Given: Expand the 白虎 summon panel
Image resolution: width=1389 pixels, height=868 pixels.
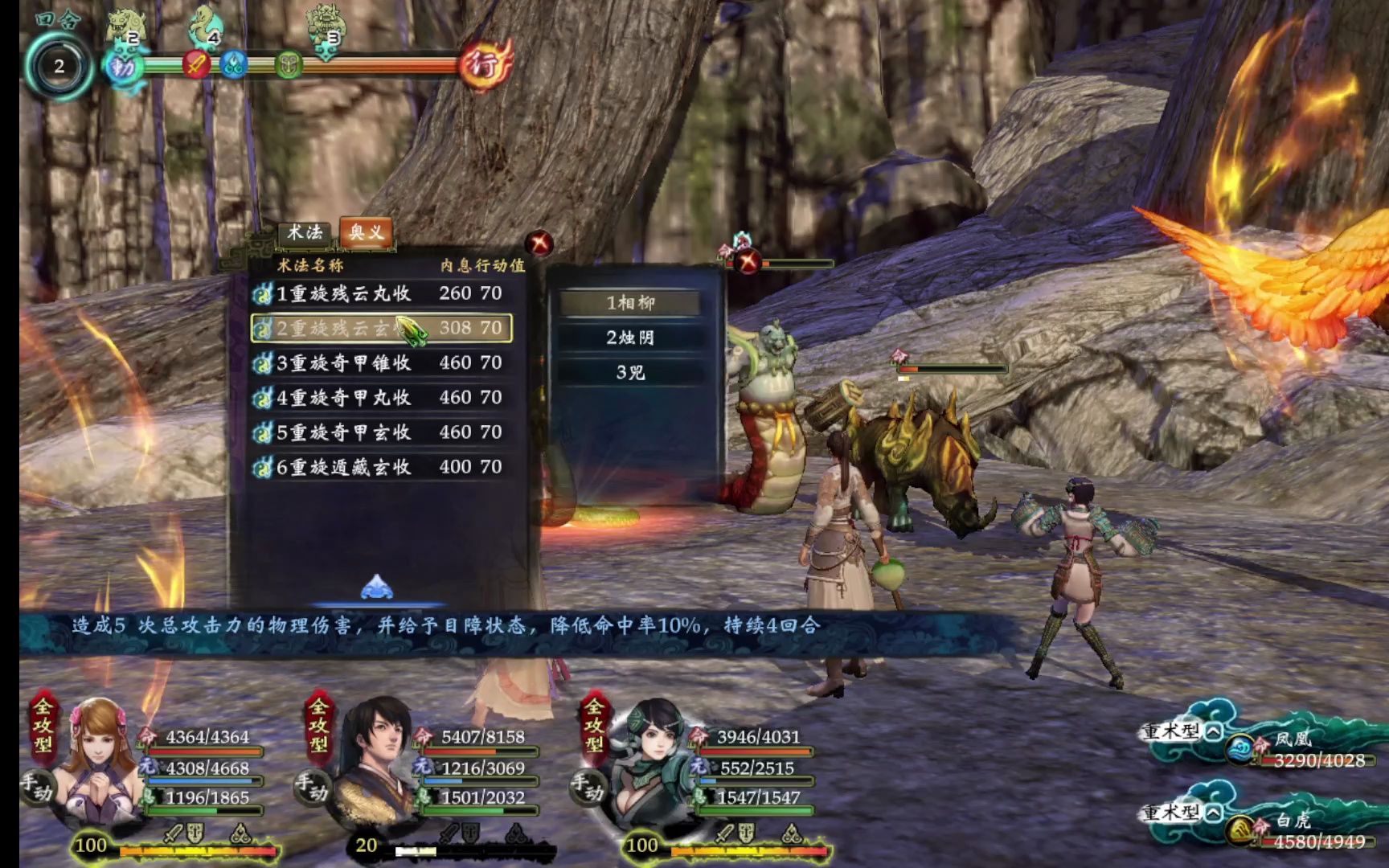Looking at the screenshot, I should coord(1214,813).
